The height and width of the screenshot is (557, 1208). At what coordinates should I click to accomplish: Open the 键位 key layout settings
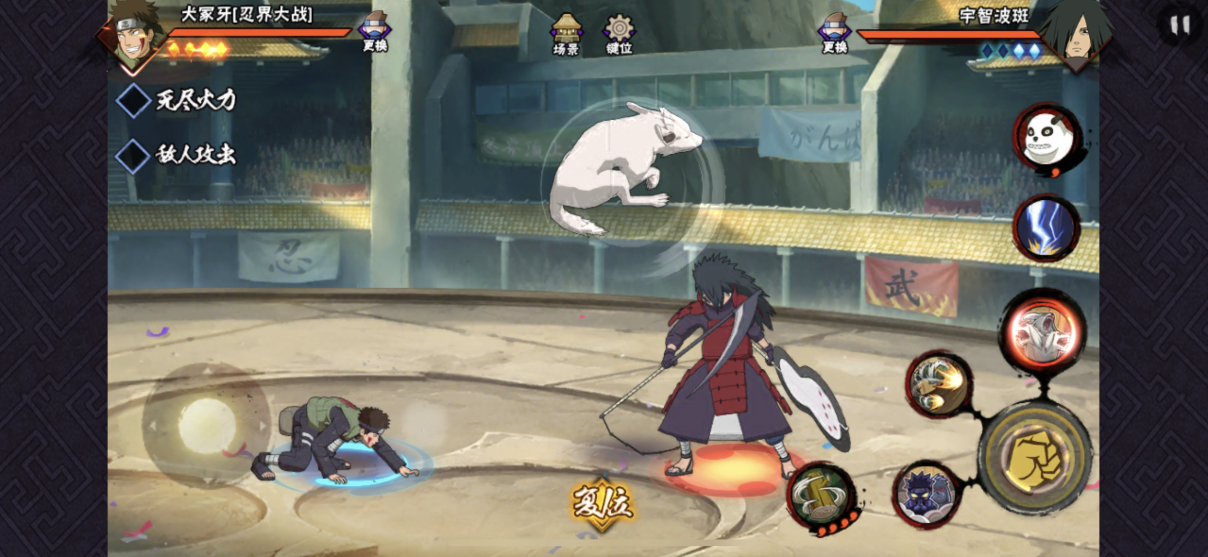[x=619, y=34]
